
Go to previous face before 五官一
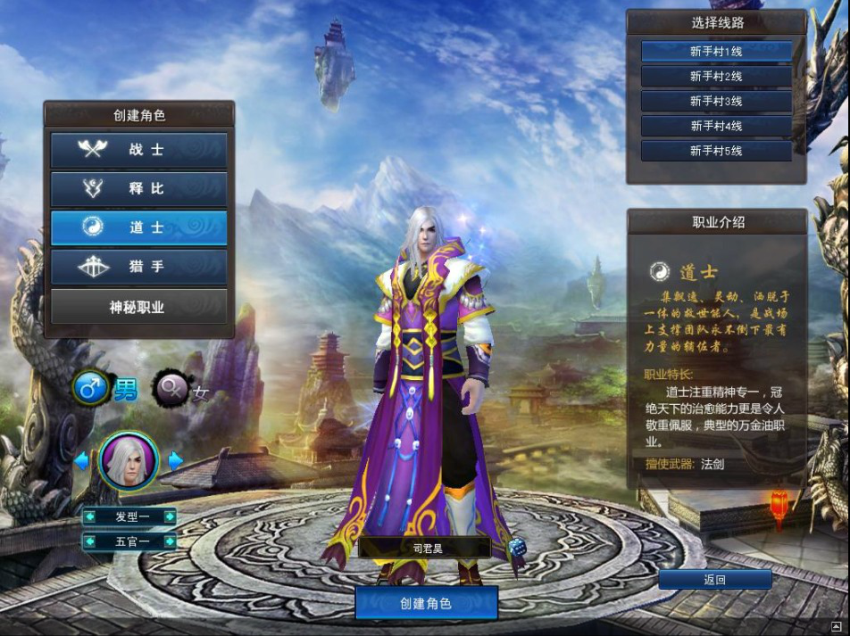click(90, 541)
